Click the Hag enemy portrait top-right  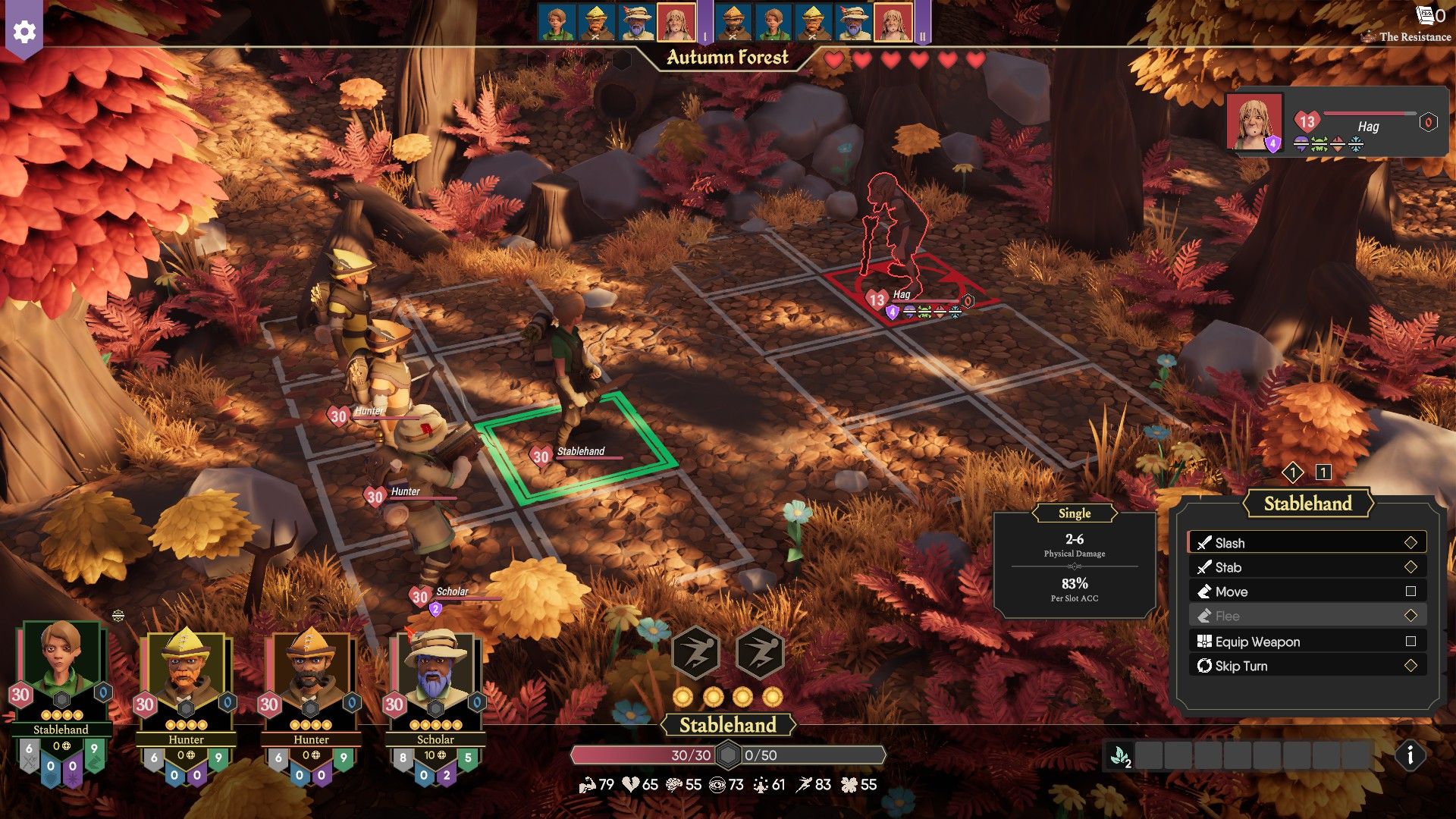[1254, 123]
